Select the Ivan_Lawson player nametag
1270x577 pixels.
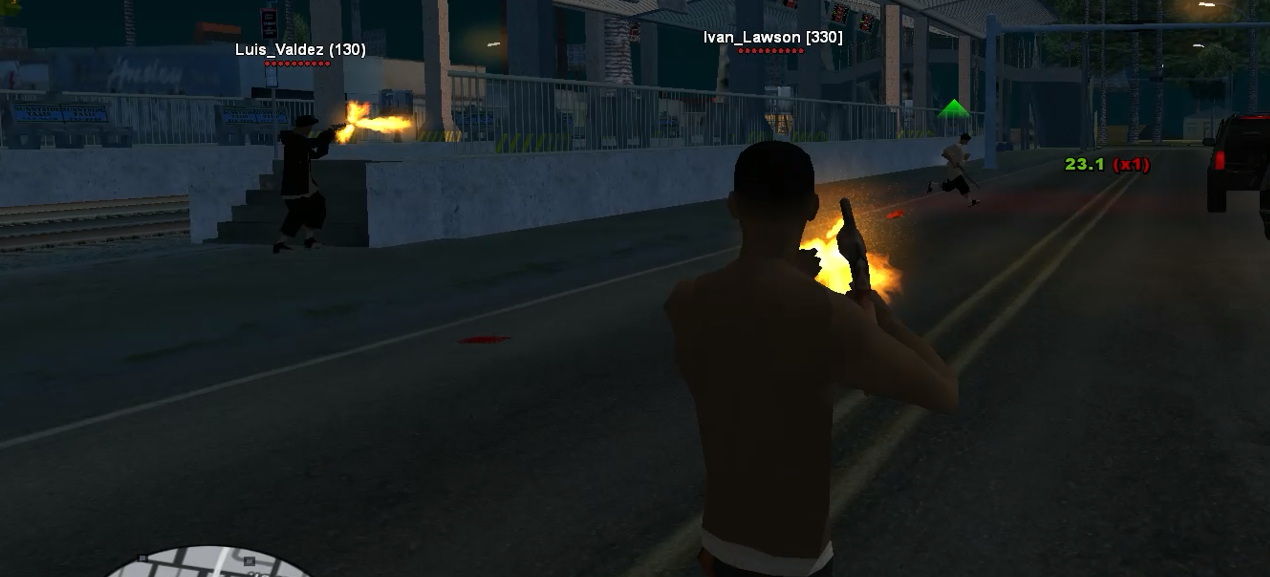[772, 37]
